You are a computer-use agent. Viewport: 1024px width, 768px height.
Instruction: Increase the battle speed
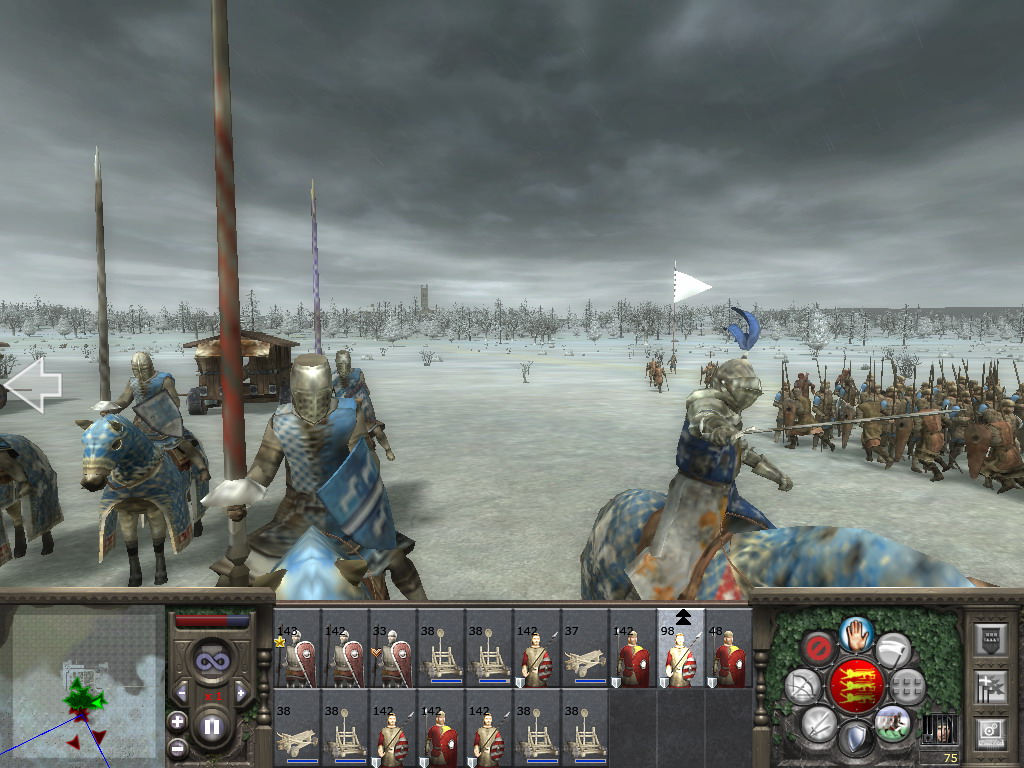[241, 692]
